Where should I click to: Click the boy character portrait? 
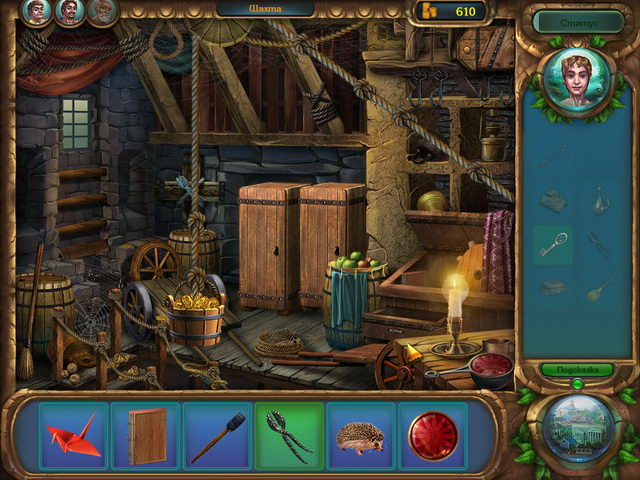coord(577,82)
